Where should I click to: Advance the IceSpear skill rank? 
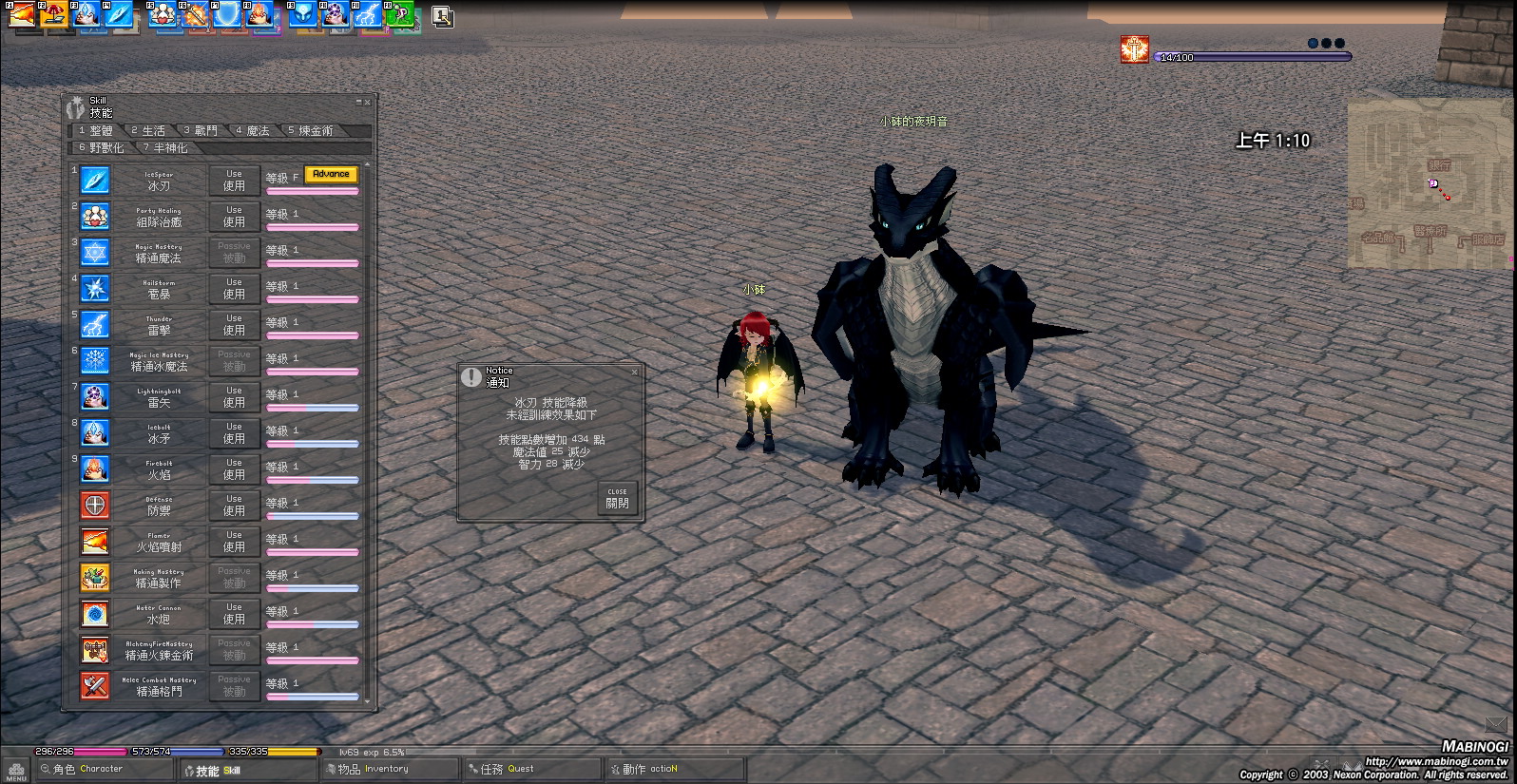coord(331,175)
